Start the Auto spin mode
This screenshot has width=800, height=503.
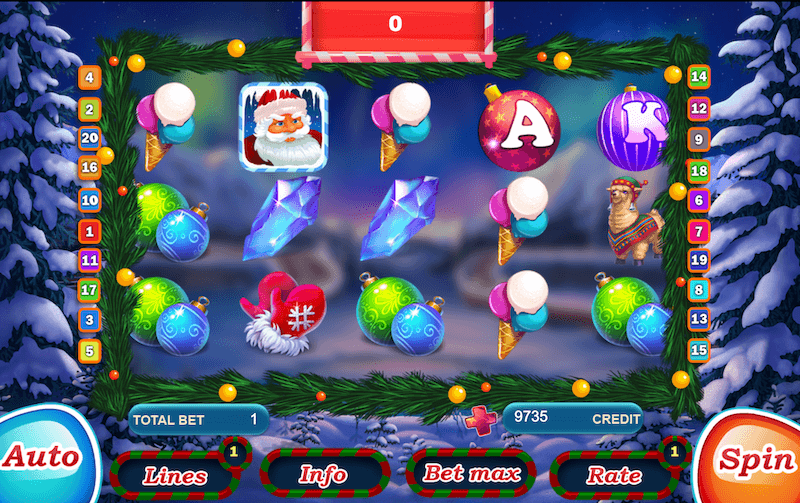click(x=42, y=458)
